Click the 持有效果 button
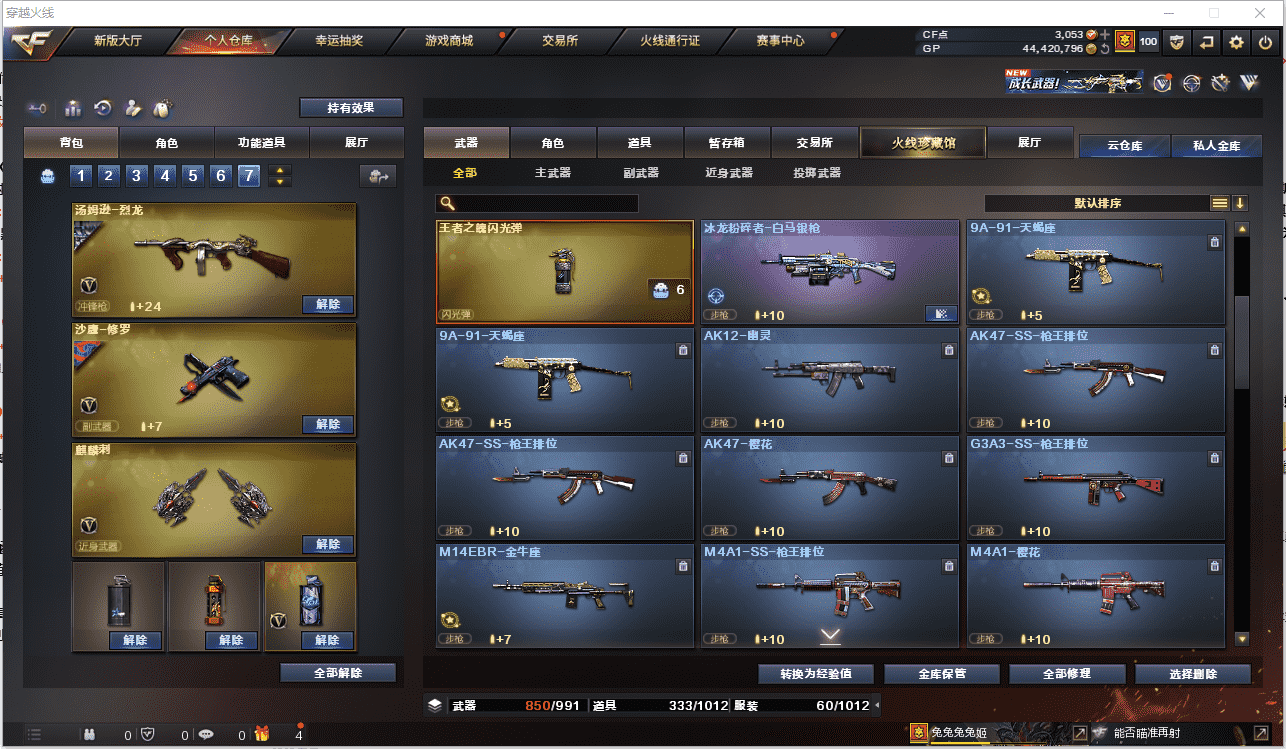Image resolution: width=1286 pixels, height=749 pixels. [351, 108]
